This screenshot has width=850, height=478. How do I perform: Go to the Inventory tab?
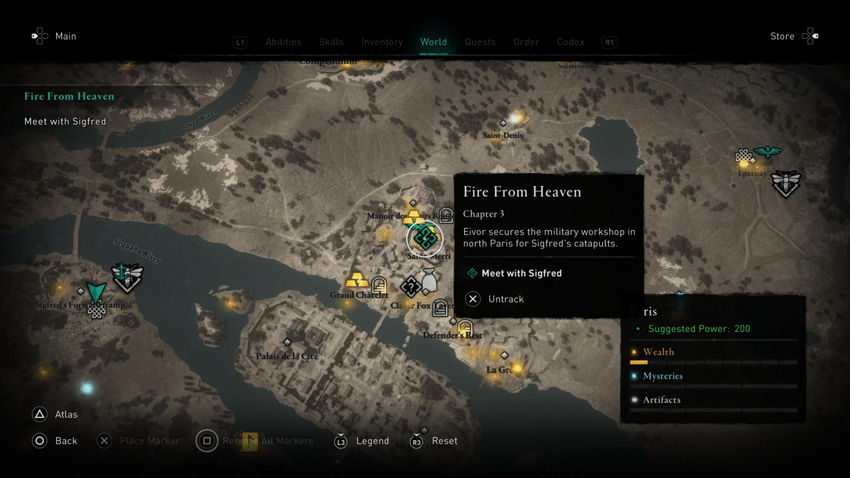pos(382,42)
